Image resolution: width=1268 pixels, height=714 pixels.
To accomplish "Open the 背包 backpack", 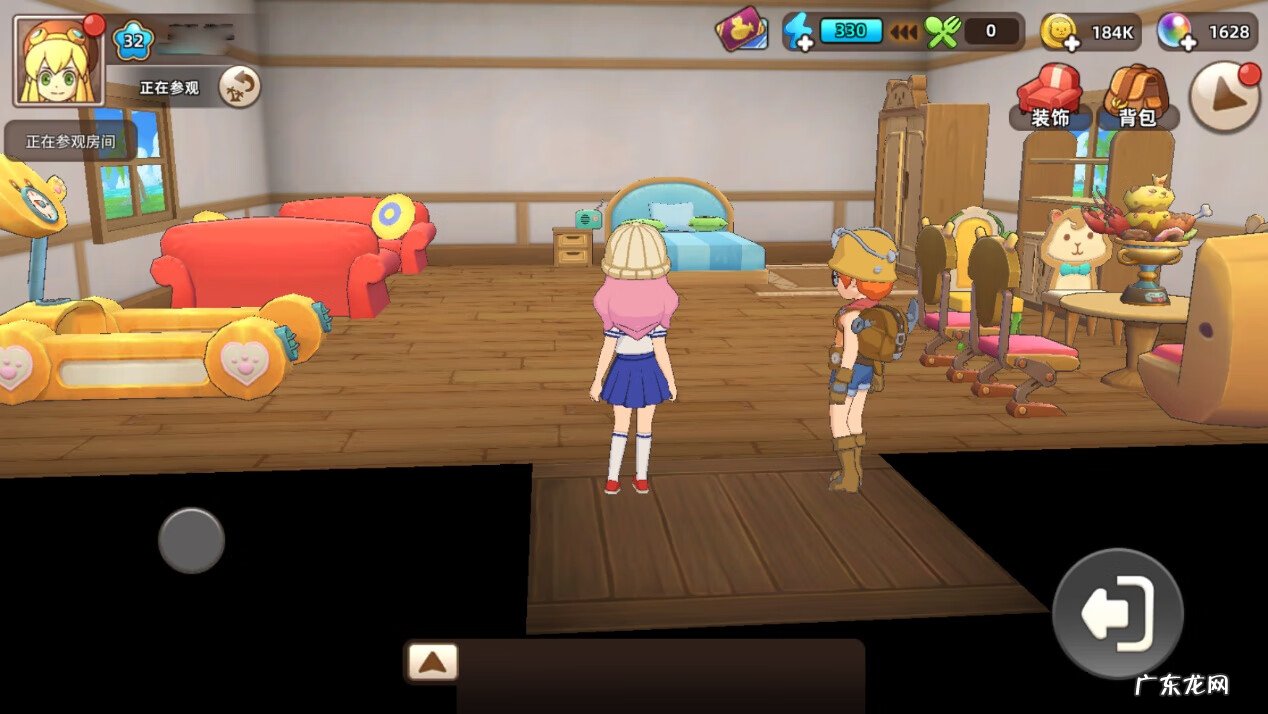I will tap(1136, 97).
